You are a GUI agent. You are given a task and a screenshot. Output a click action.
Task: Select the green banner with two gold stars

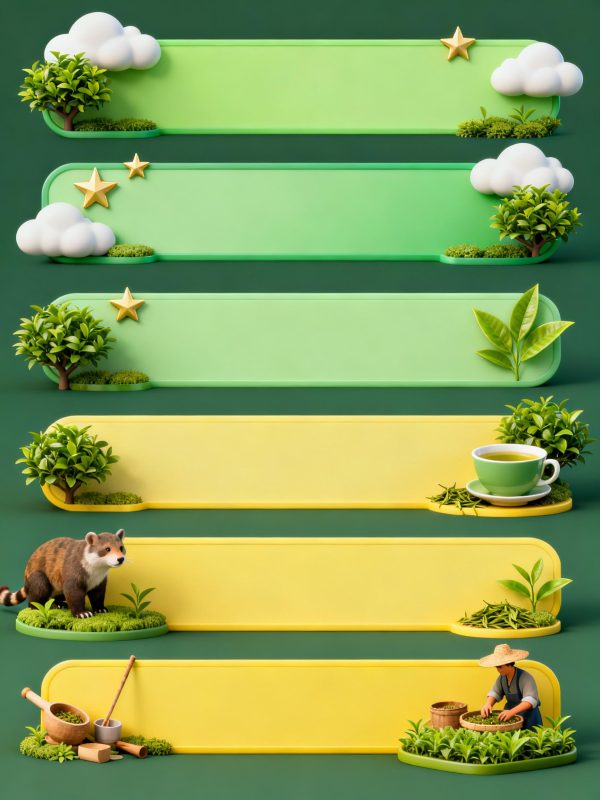pyautogui.click(x=300, y=212)
